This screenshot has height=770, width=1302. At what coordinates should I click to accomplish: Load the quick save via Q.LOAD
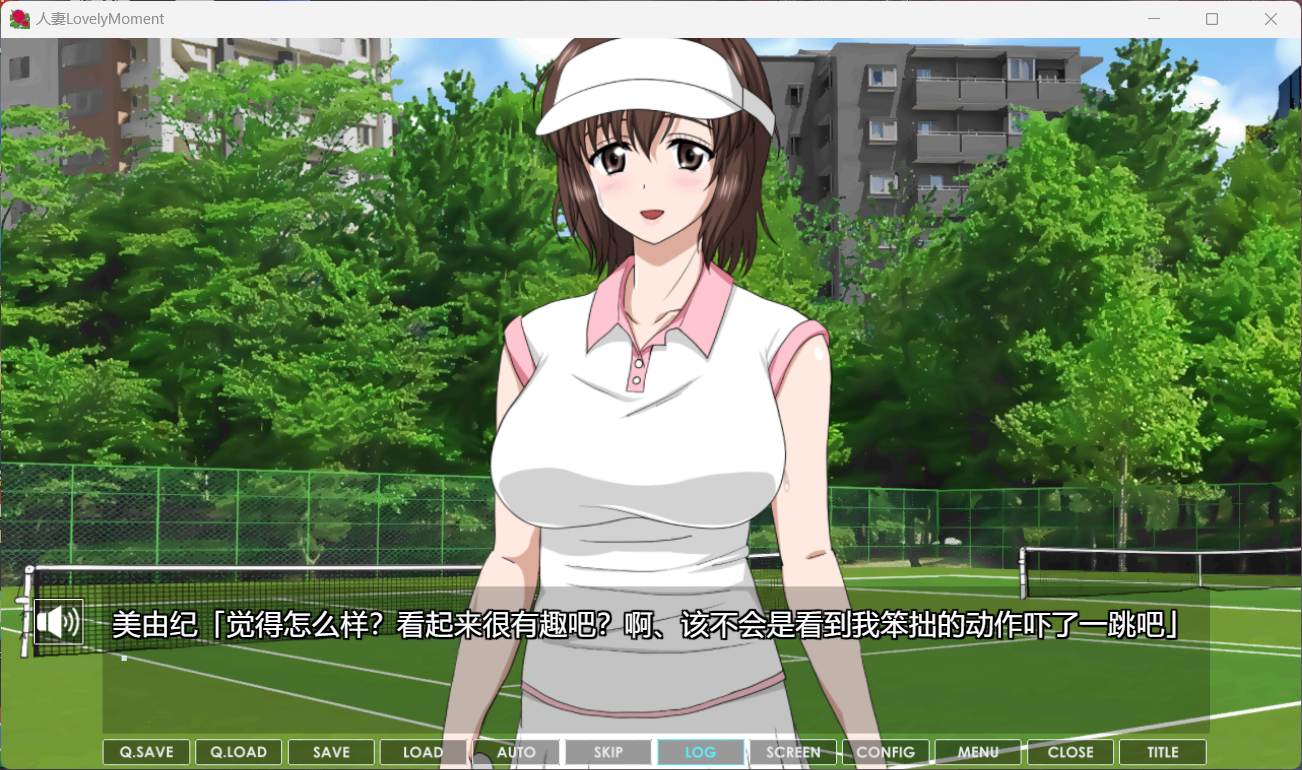point(238,751)
